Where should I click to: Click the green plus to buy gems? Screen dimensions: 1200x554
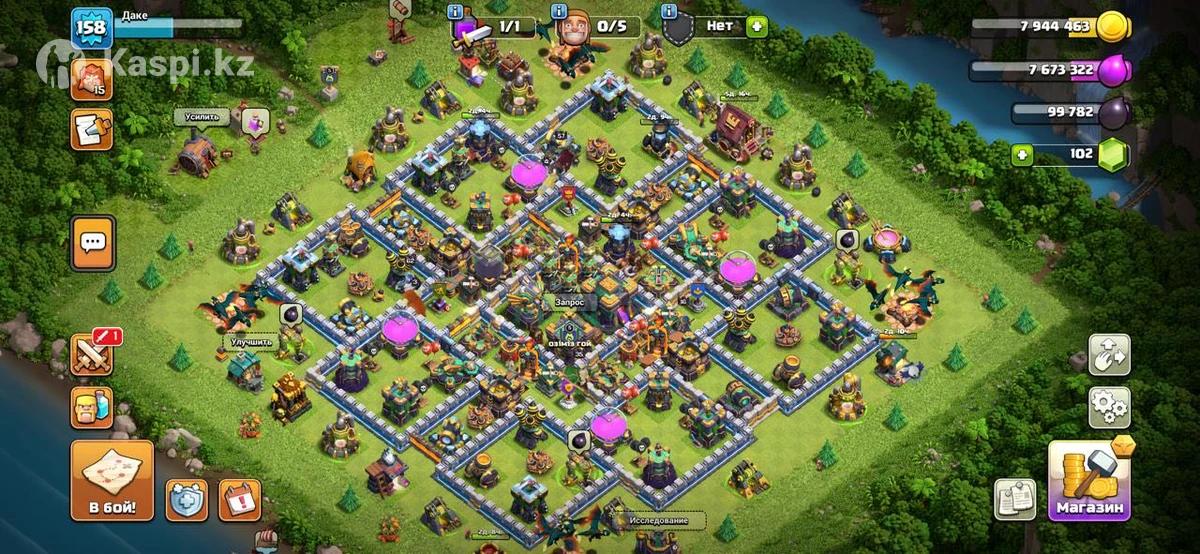[1021, 154]
